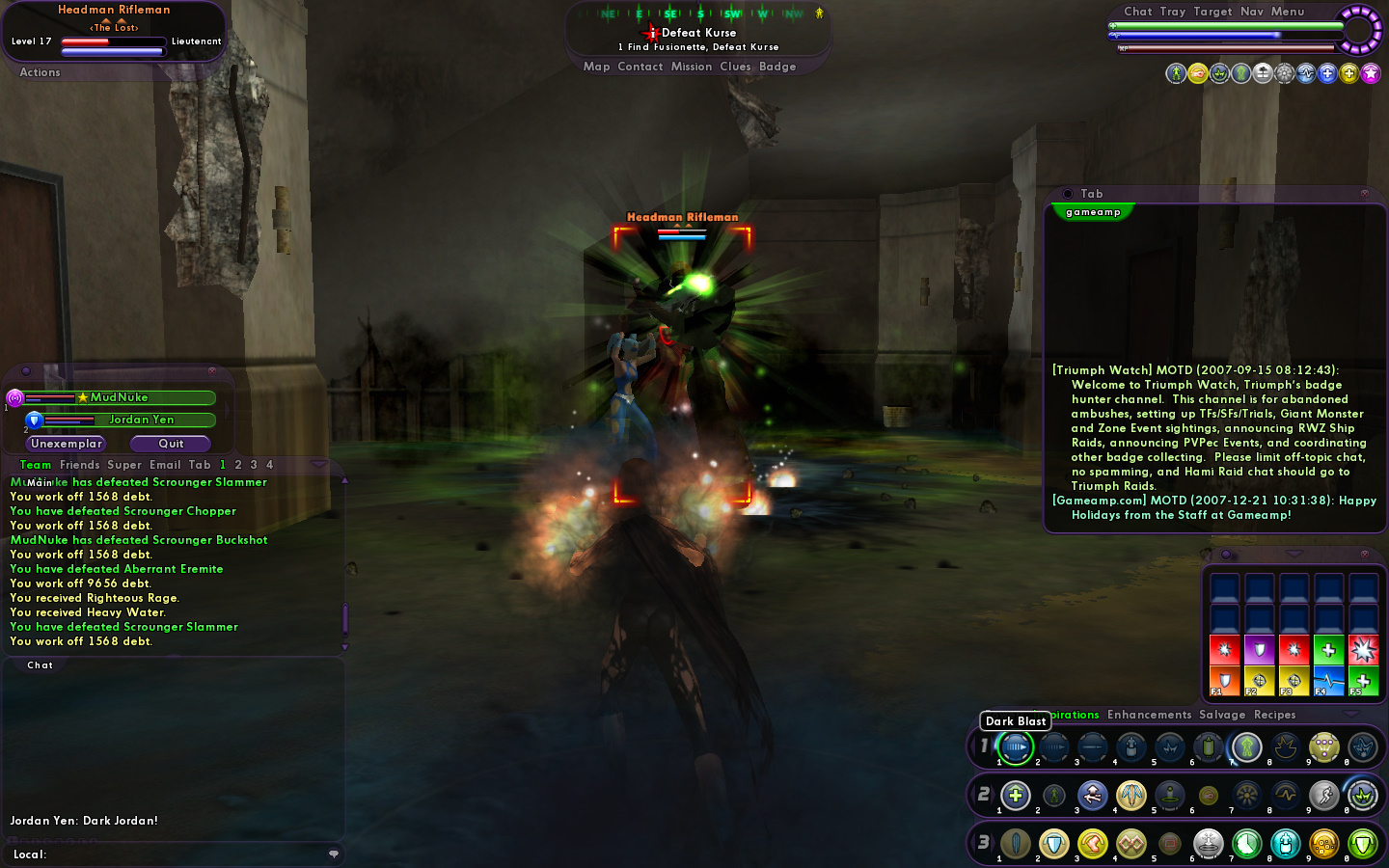Viewport: 1389px width, 868px height.
Task: Open the Salvage inventory
Action: pos(1222,715)
